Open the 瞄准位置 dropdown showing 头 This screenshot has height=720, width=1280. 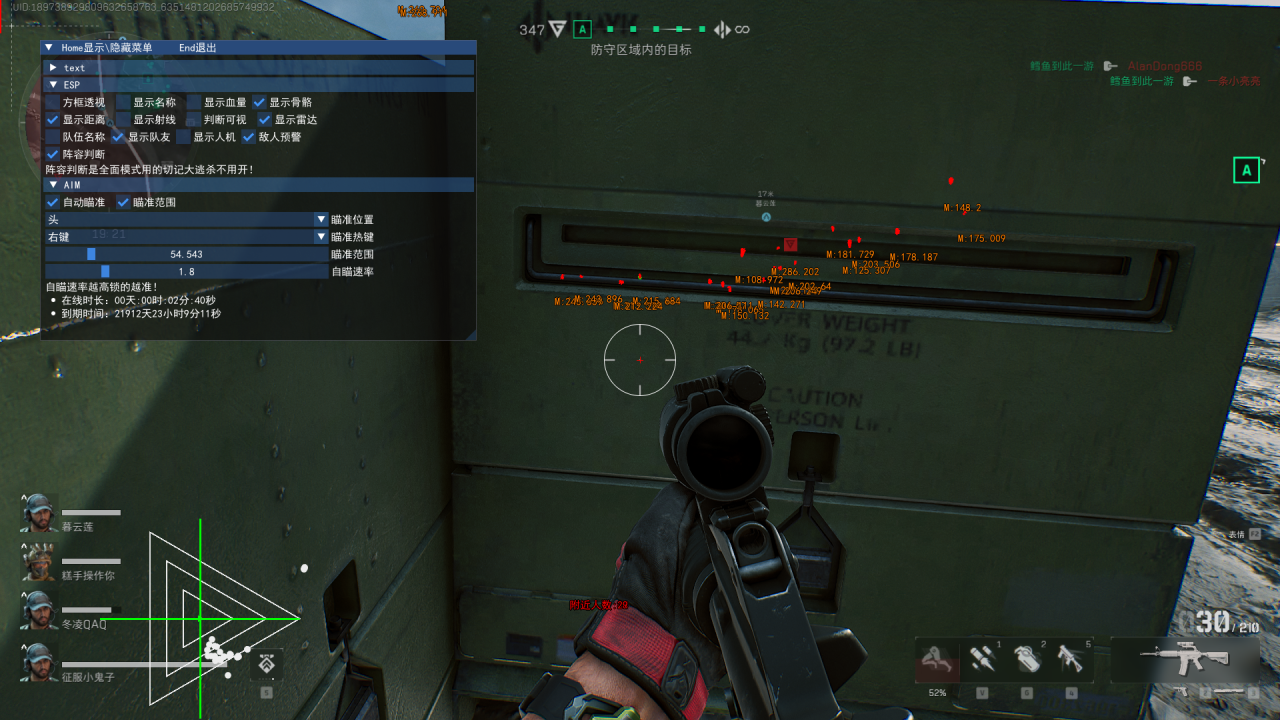[x=320, y=219]
